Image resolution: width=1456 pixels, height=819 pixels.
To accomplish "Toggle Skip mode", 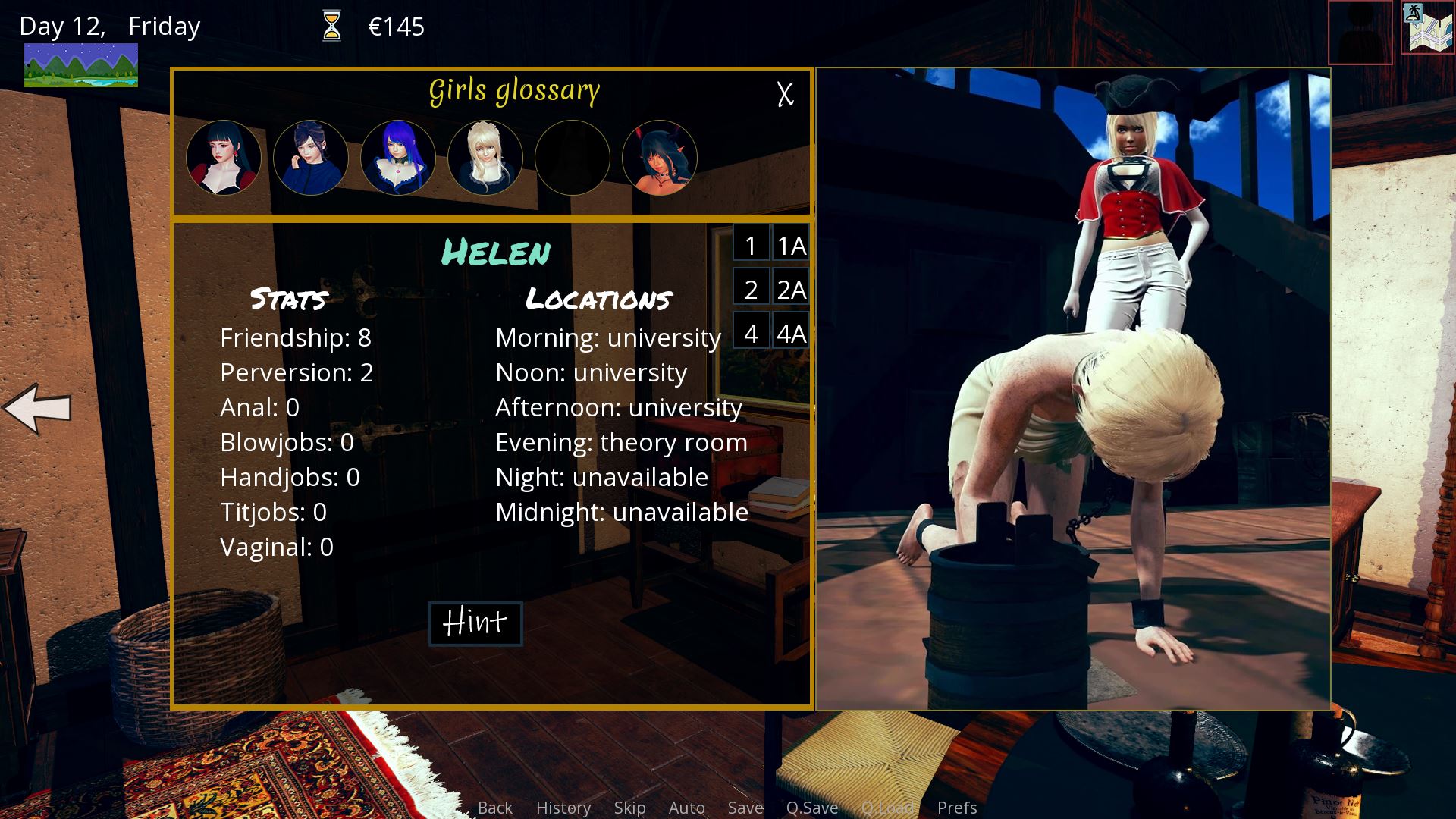I will pyautogui.click(x=629, y=808).
